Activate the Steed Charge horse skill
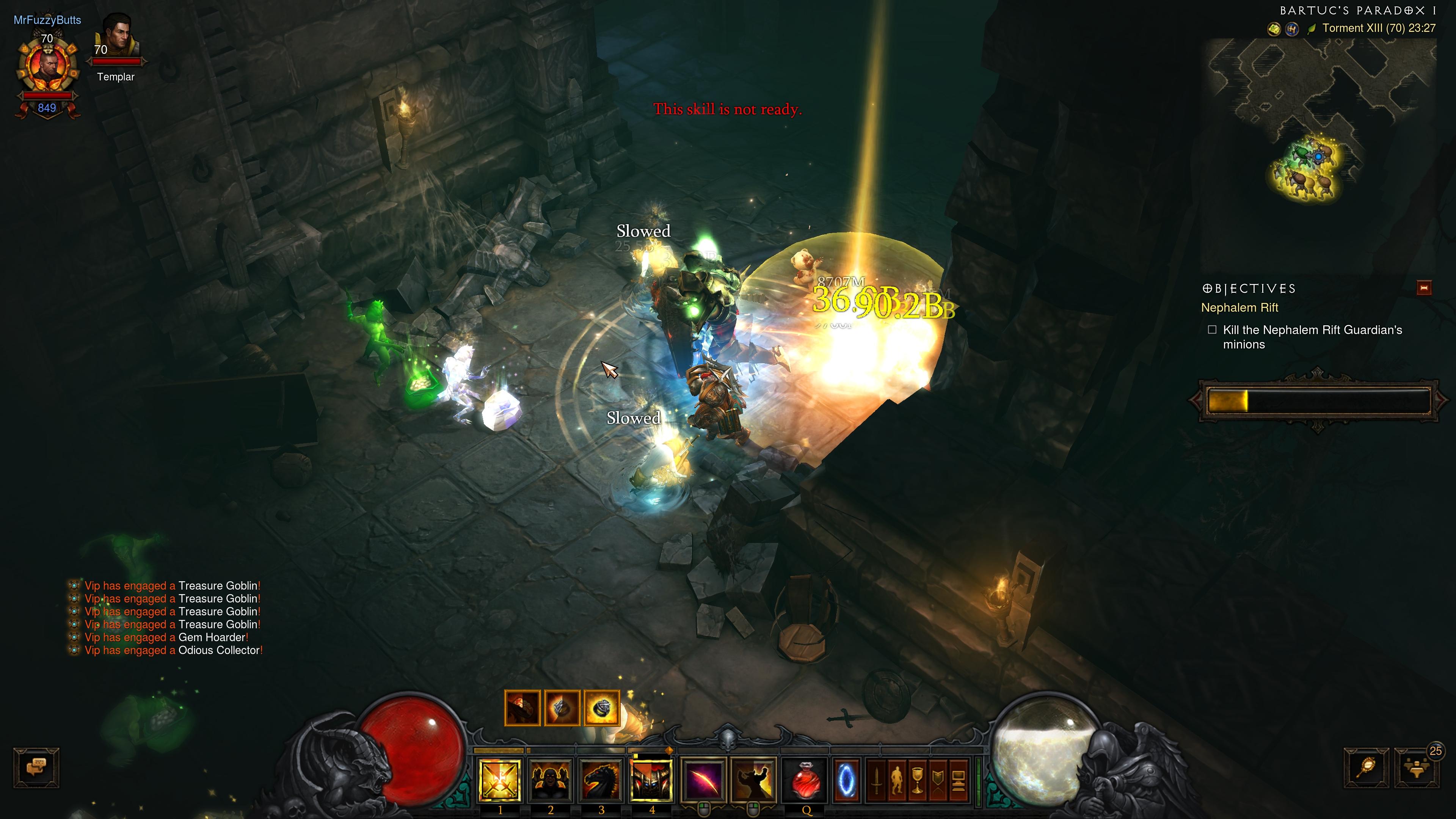 pyautogui.click(x=600, y=780)
